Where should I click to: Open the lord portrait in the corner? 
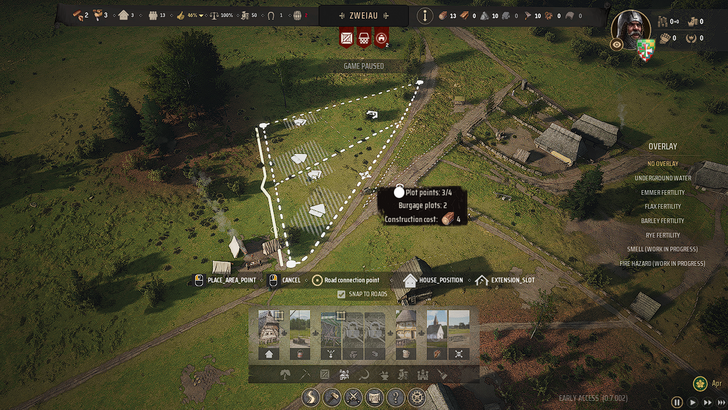629,26
